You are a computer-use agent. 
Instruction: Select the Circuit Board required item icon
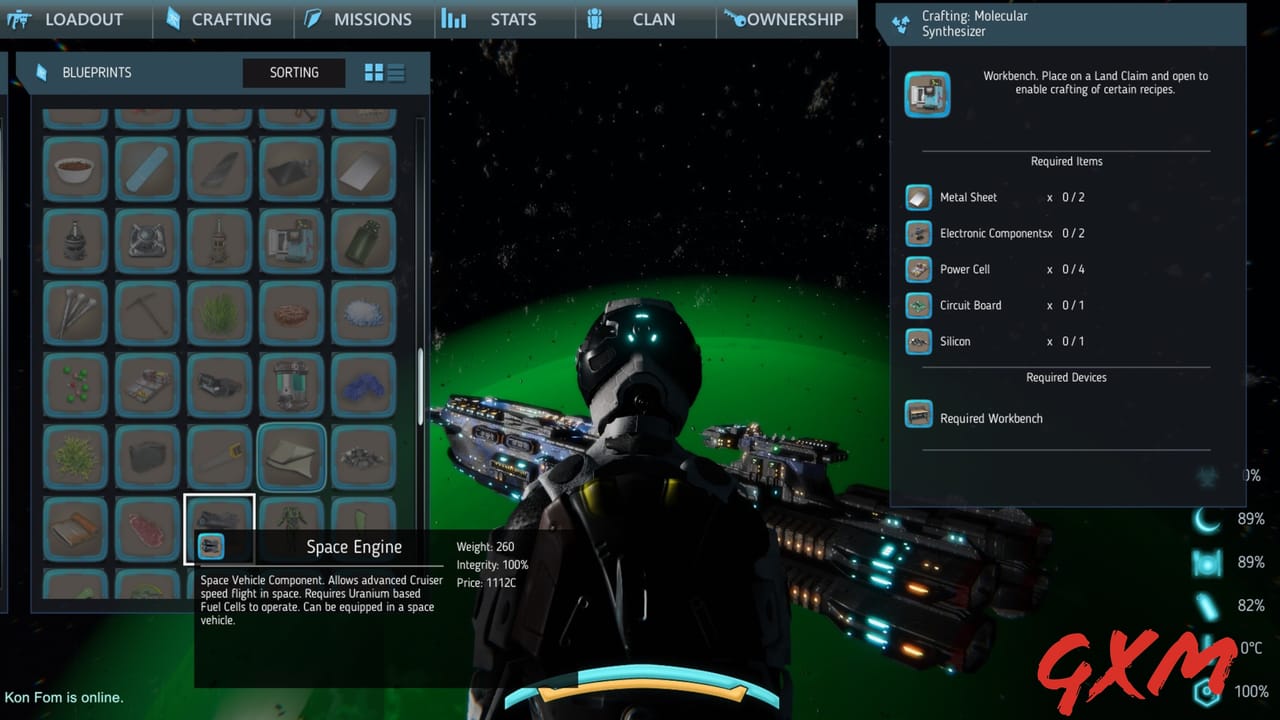tap(918, 305)
